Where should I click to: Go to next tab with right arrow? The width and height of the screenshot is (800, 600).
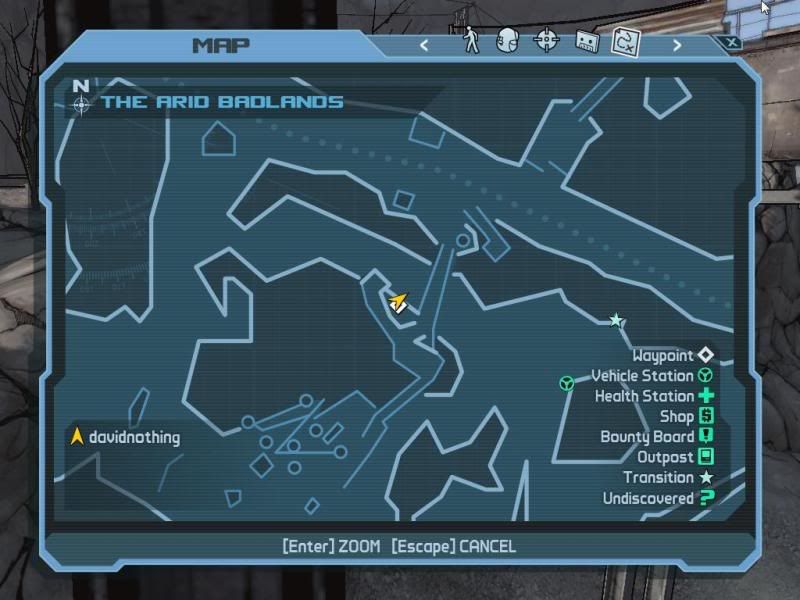(677, 44)
